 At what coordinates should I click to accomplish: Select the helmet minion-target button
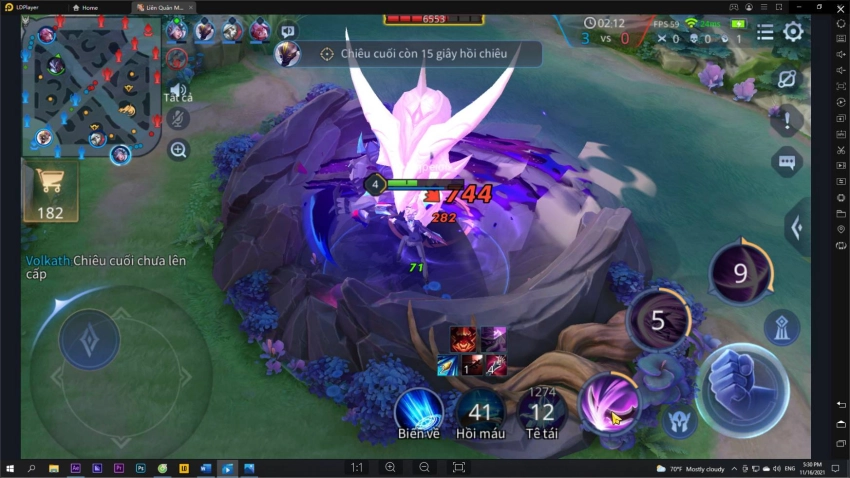pyautogui.click(x=680, y=420)
